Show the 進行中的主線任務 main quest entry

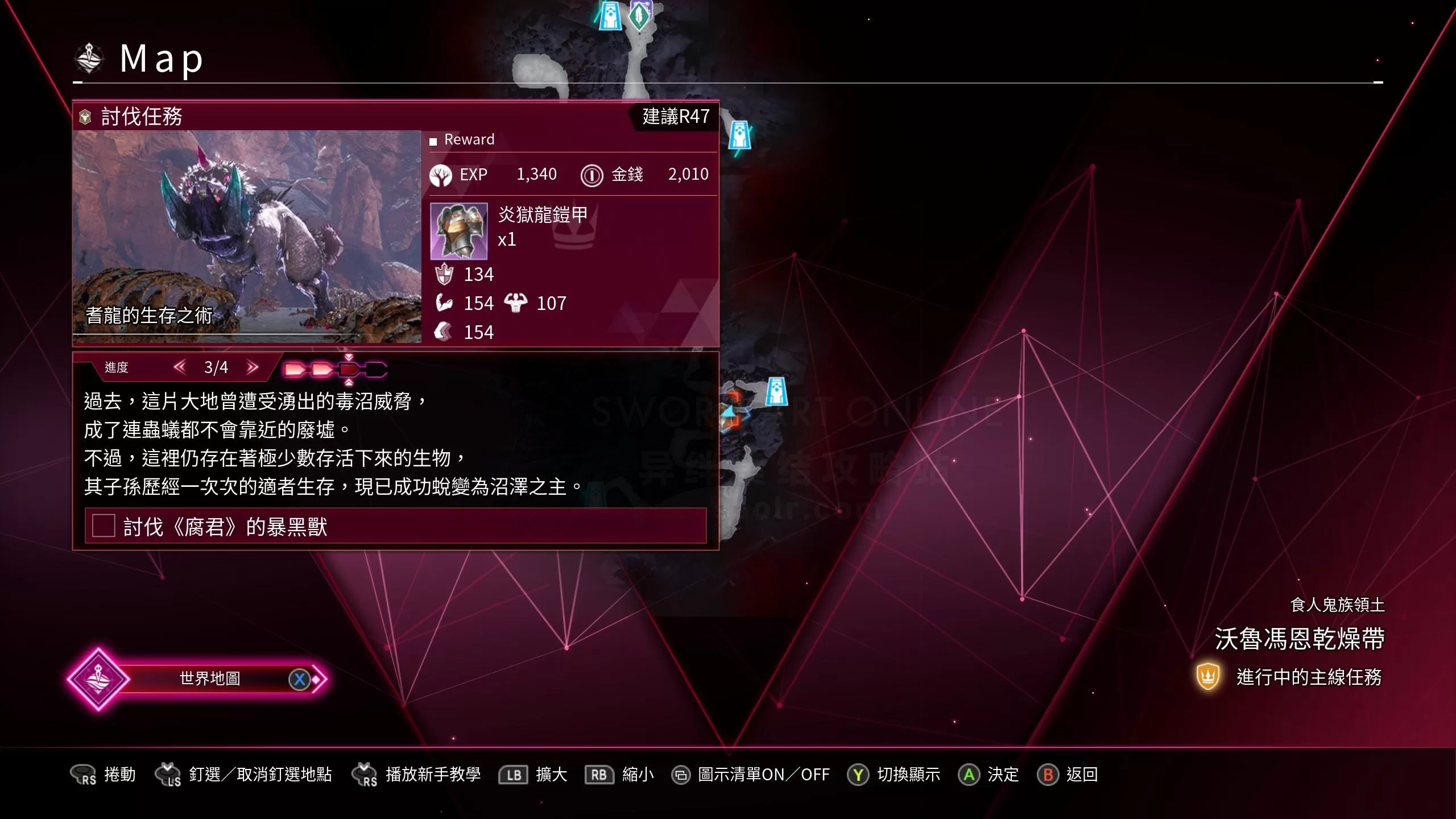[x=1308, y=677]
